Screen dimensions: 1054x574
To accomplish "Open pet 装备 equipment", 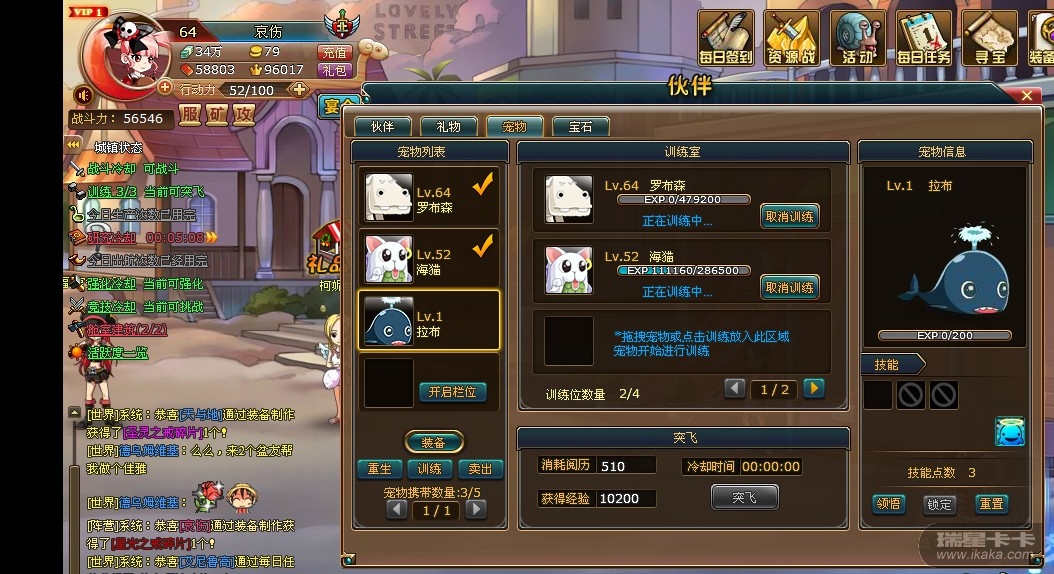I will coord(433,442).
